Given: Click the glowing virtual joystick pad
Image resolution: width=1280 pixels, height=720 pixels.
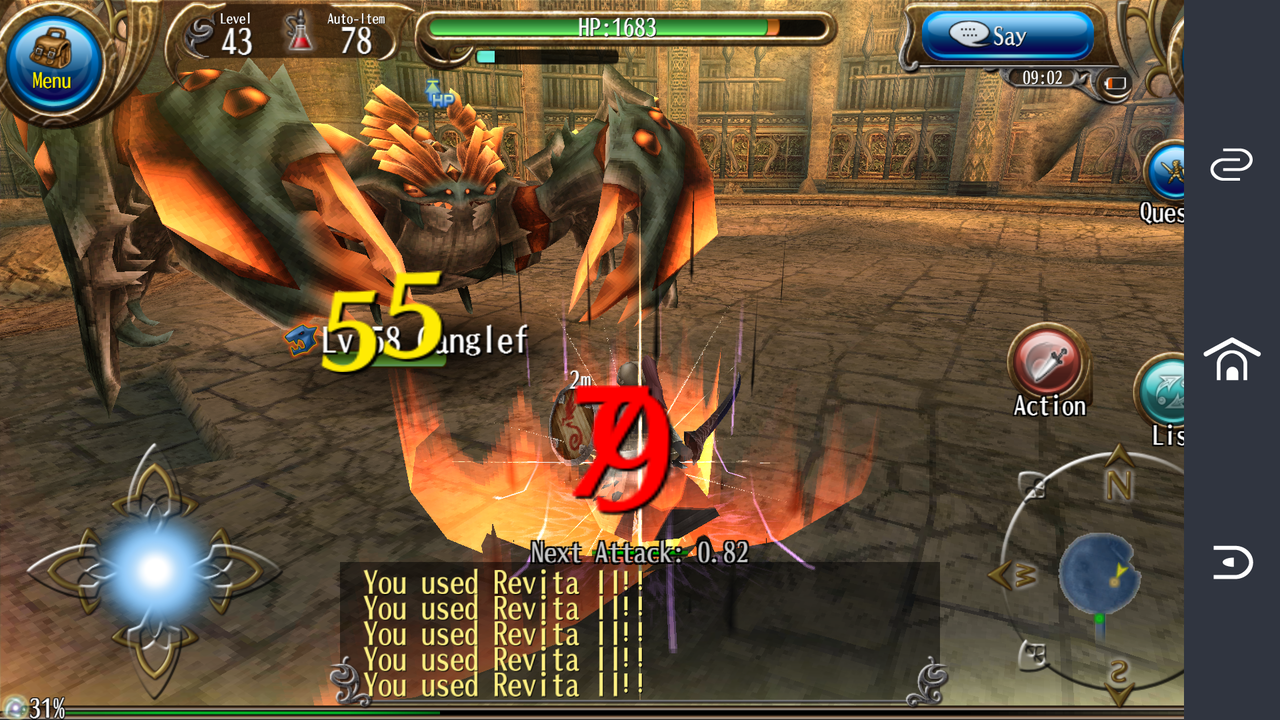Looking at the screenshot, I should click(155, 571).
